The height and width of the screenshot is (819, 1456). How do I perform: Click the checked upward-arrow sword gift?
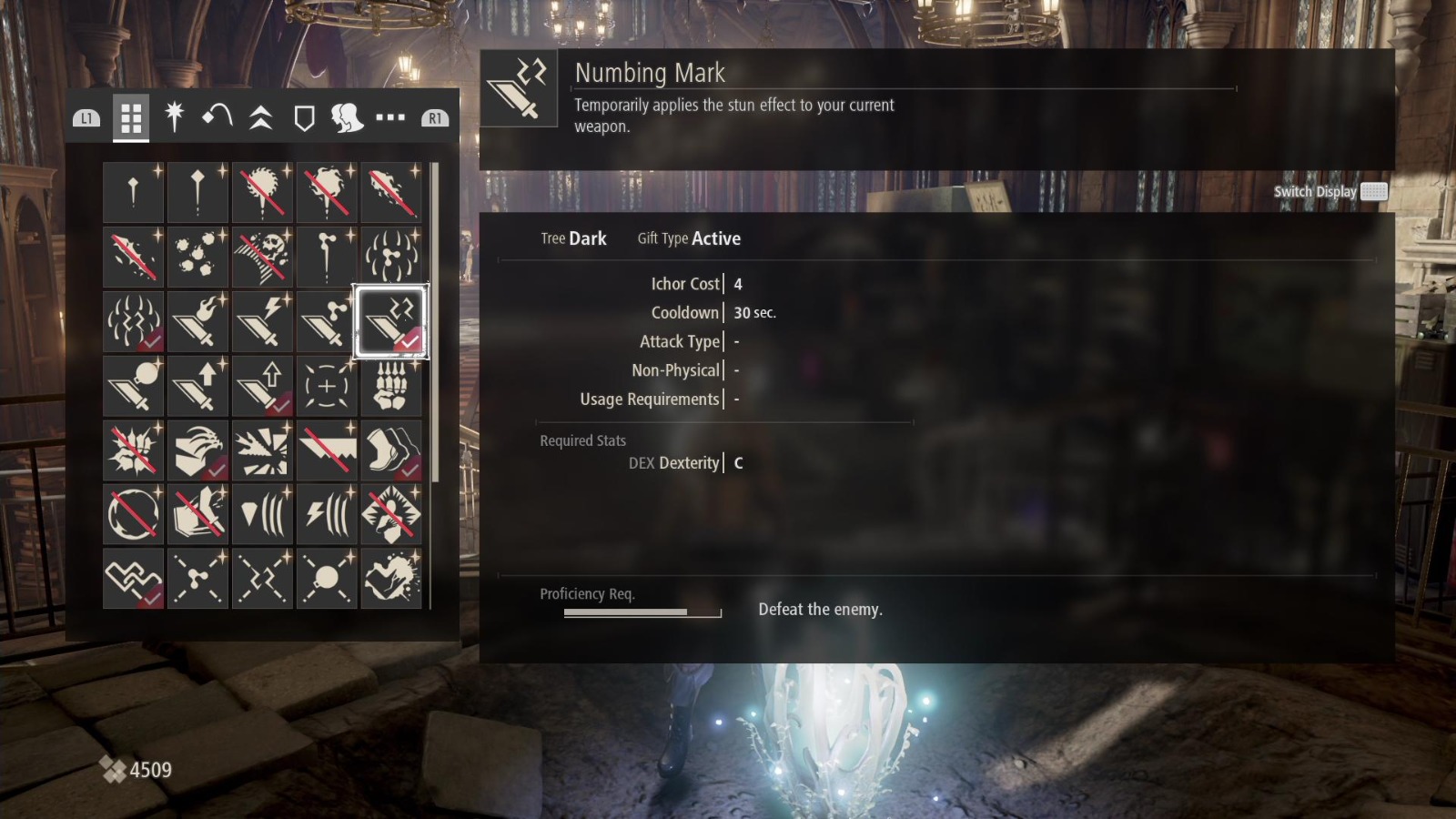(x=262, y=384)
